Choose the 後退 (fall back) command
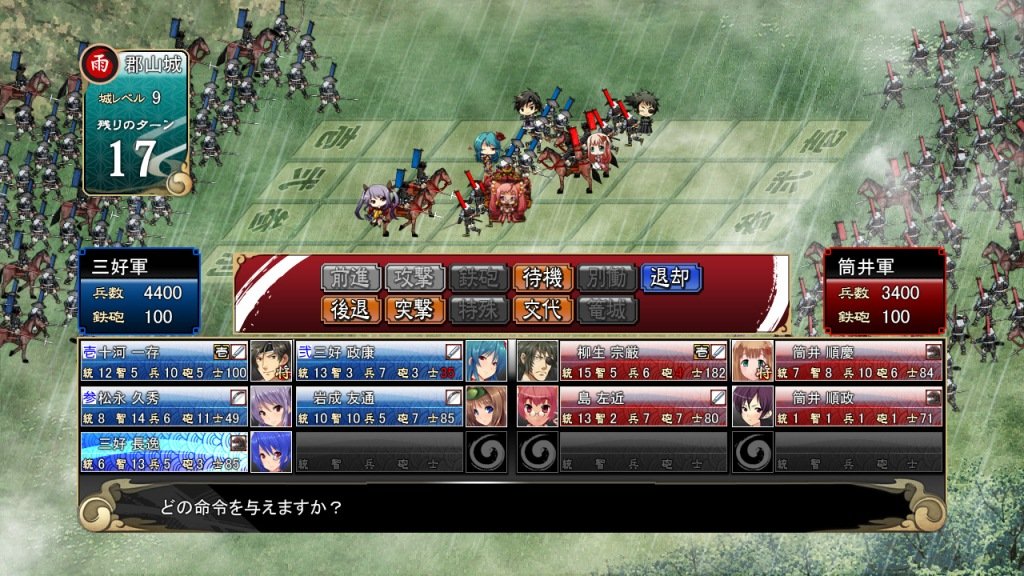The height and width of the screenshot is (576, 1024). [x=350, y=310]
